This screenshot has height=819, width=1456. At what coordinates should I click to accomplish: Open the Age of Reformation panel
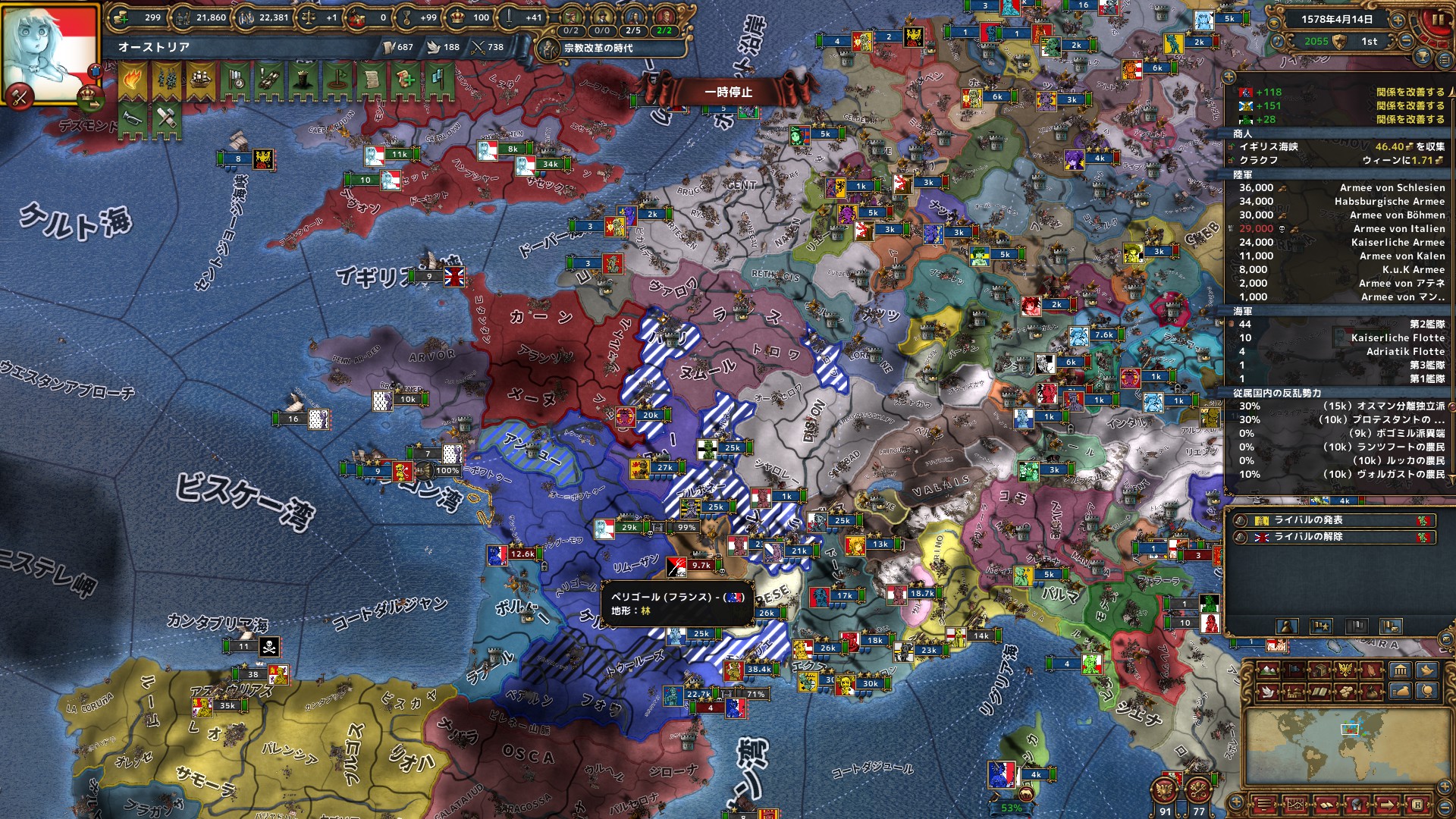pyautogui.click(x=599, y=48)
